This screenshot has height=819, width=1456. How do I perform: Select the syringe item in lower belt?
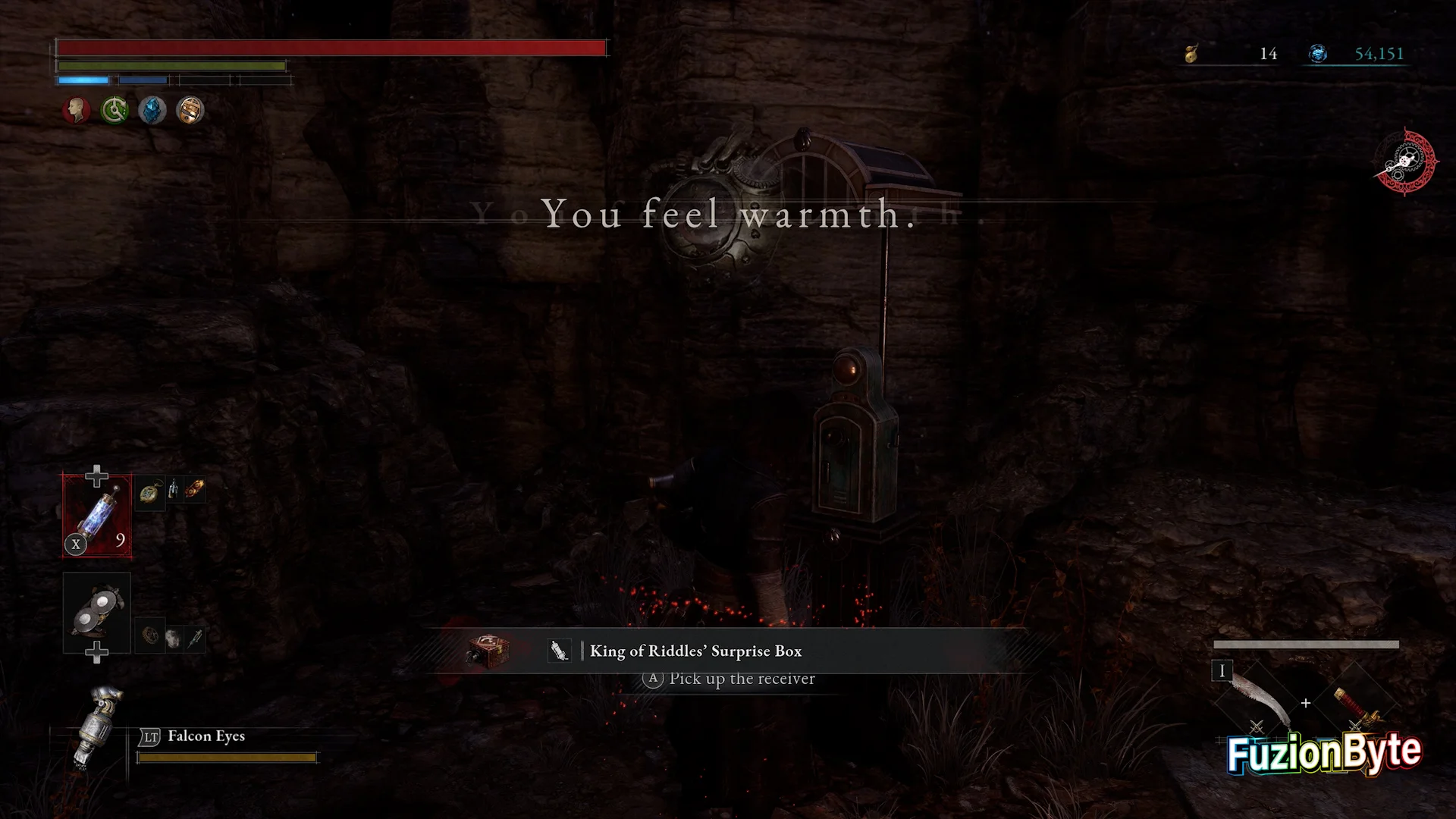pyautogui.click(x=195, y=639)
